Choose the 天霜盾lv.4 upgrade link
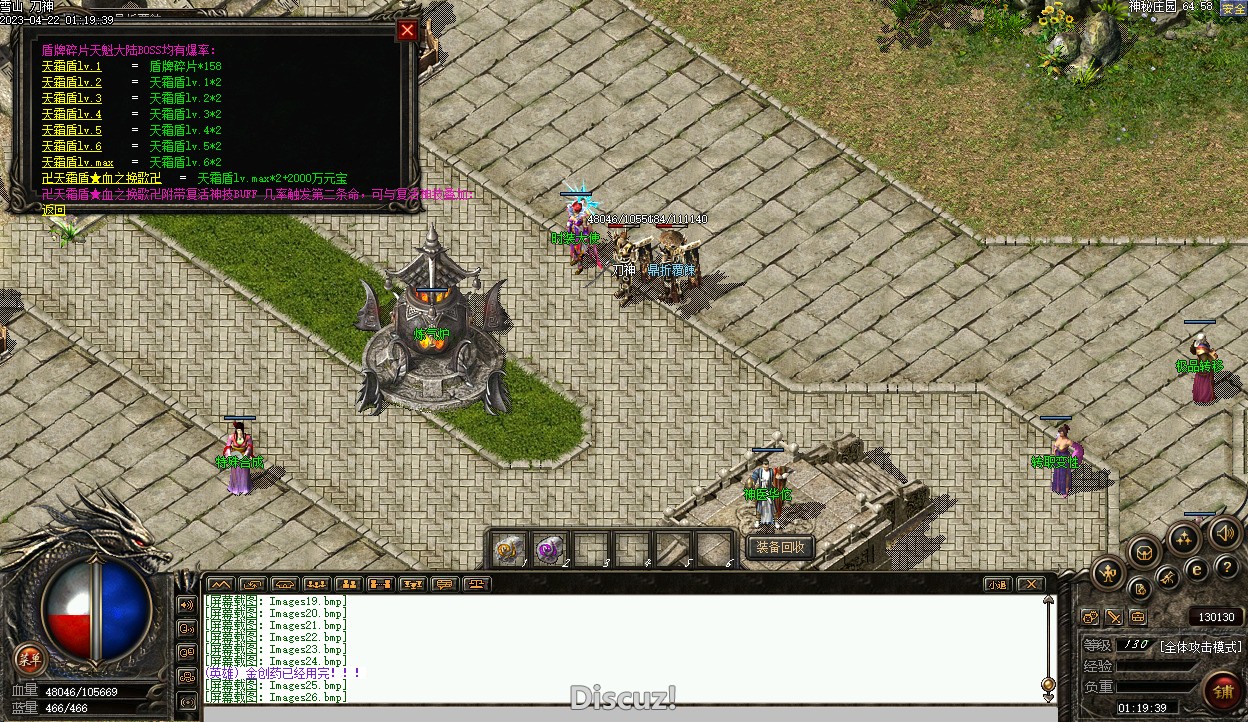1248x722 pixels. (72, 115)
